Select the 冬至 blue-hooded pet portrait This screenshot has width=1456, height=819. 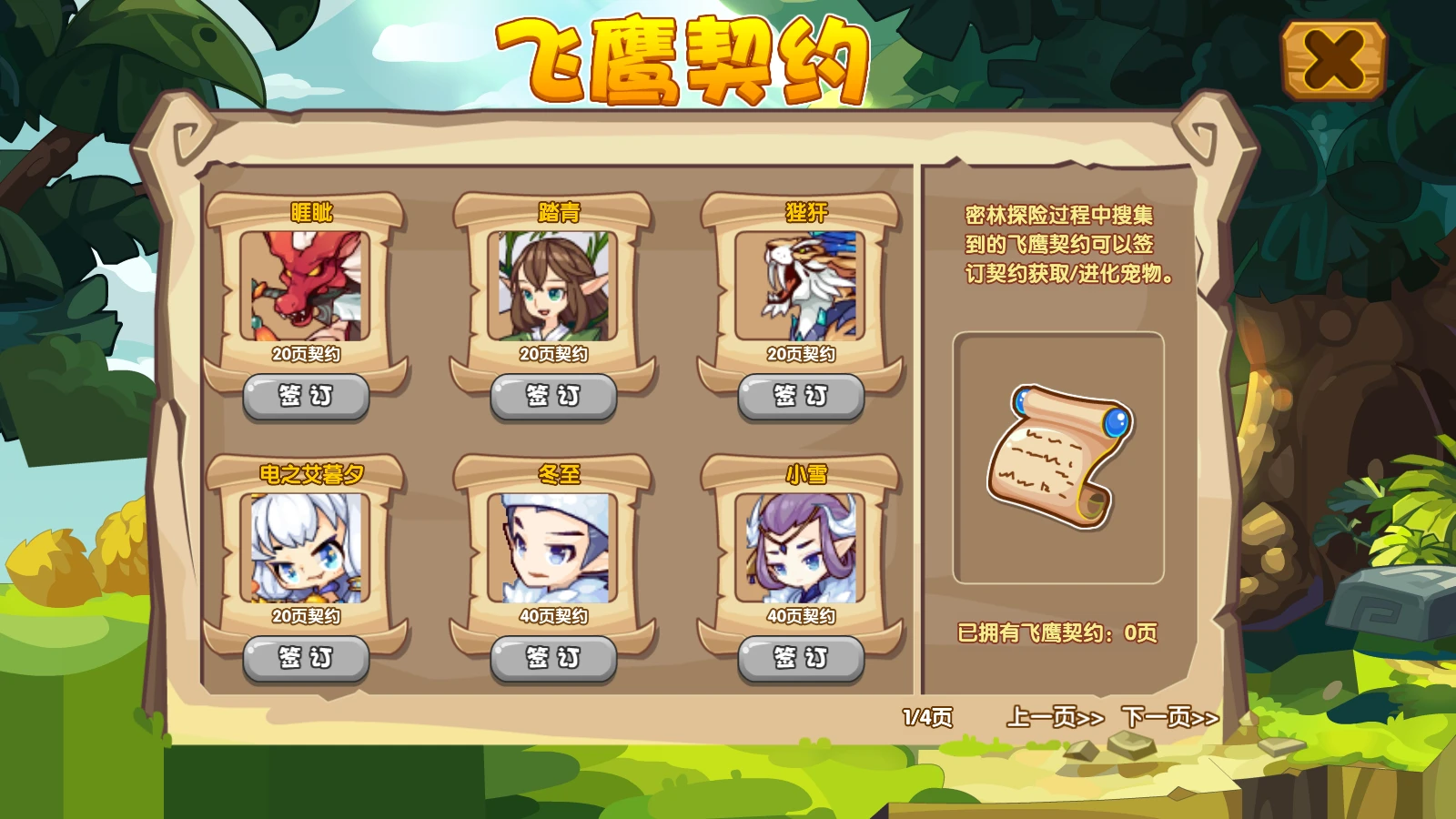pyautogui.click(x=552, y=551)
